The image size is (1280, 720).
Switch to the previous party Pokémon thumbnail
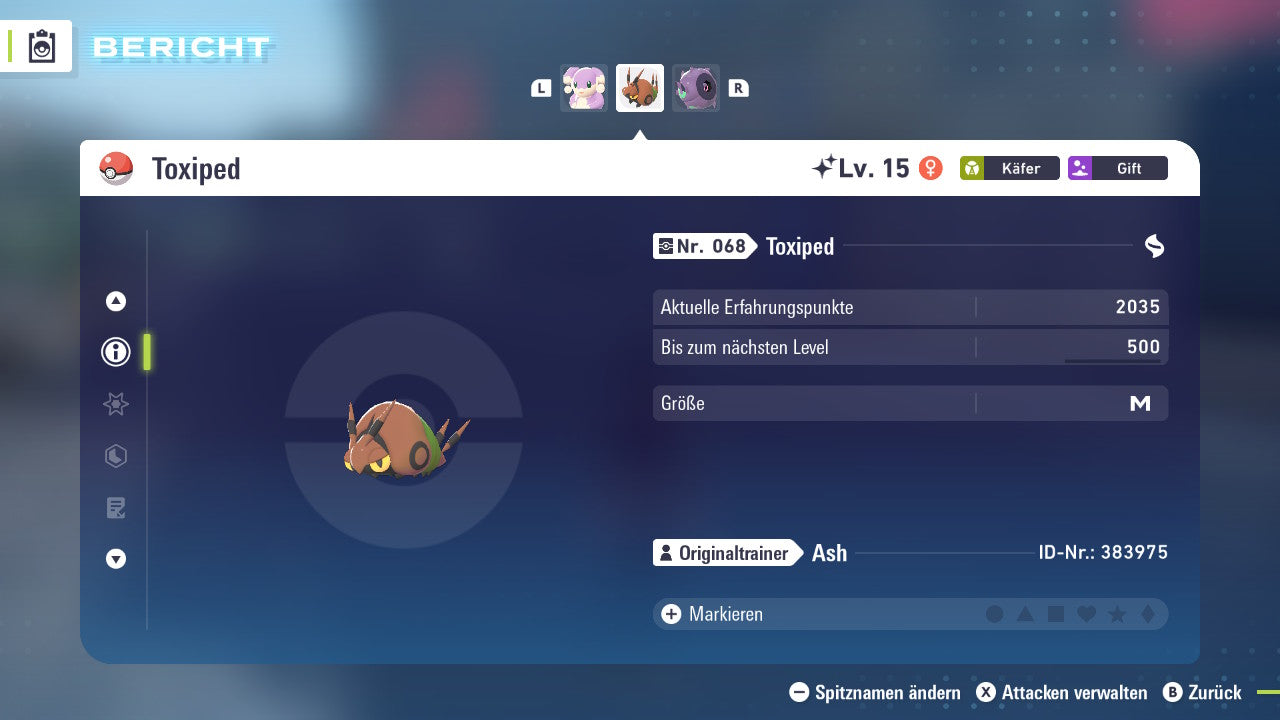click(583, 88)
